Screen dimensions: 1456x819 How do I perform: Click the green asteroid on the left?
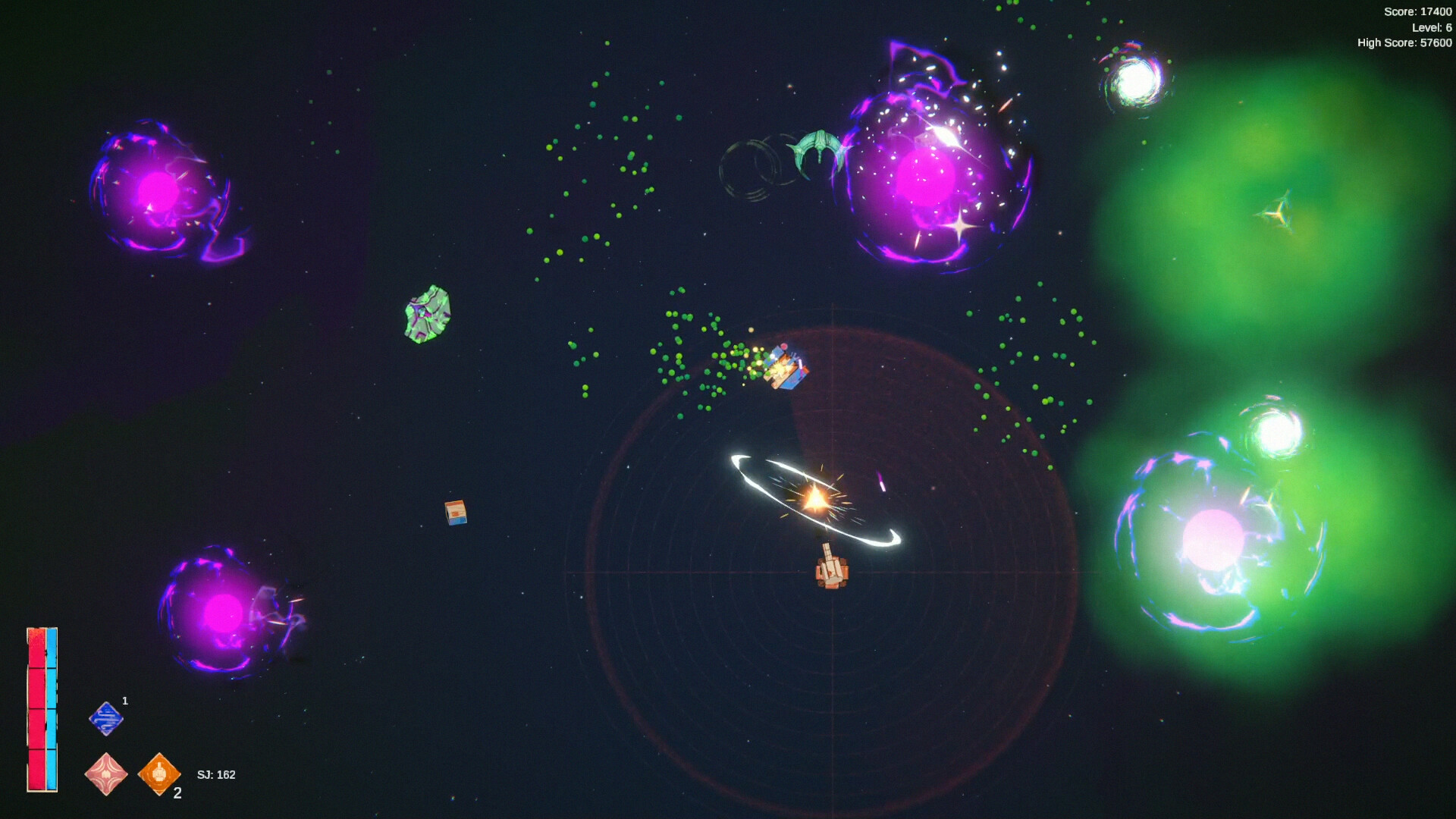point(427,311)
